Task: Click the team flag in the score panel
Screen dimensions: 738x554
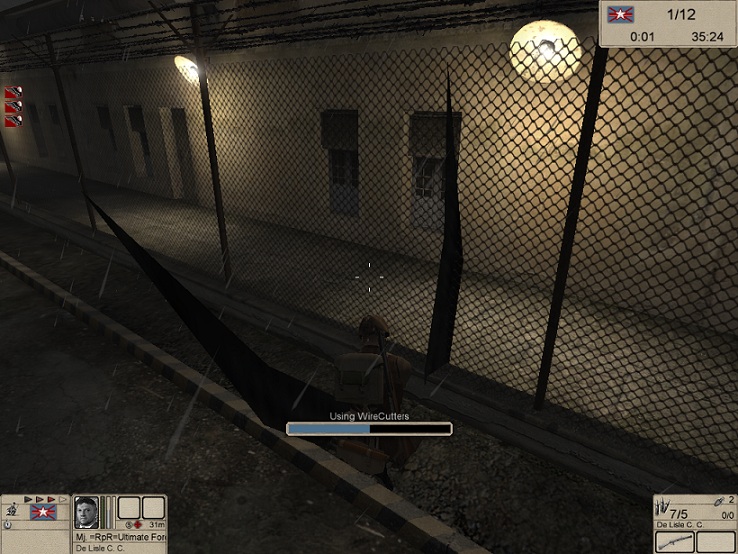Action: click(x=621, y=15)
